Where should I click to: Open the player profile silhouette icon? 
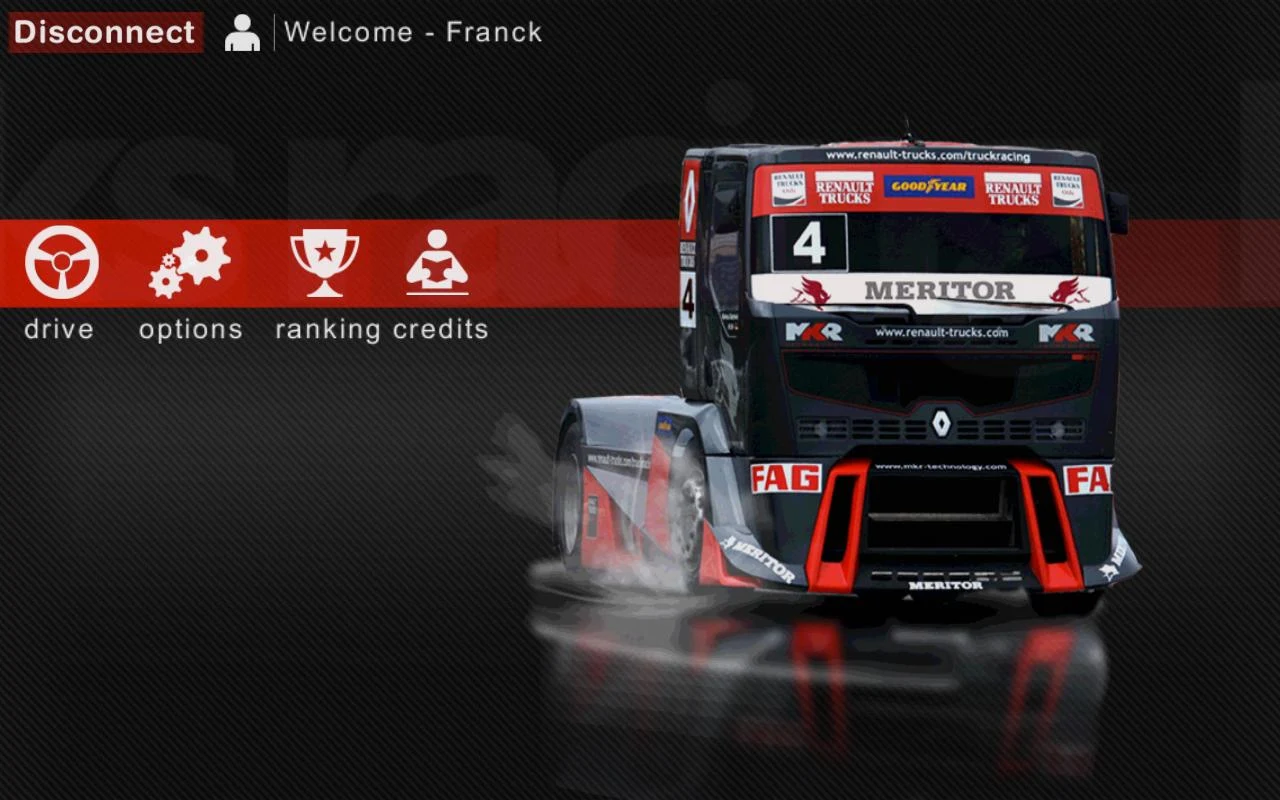tap(242, 32)
